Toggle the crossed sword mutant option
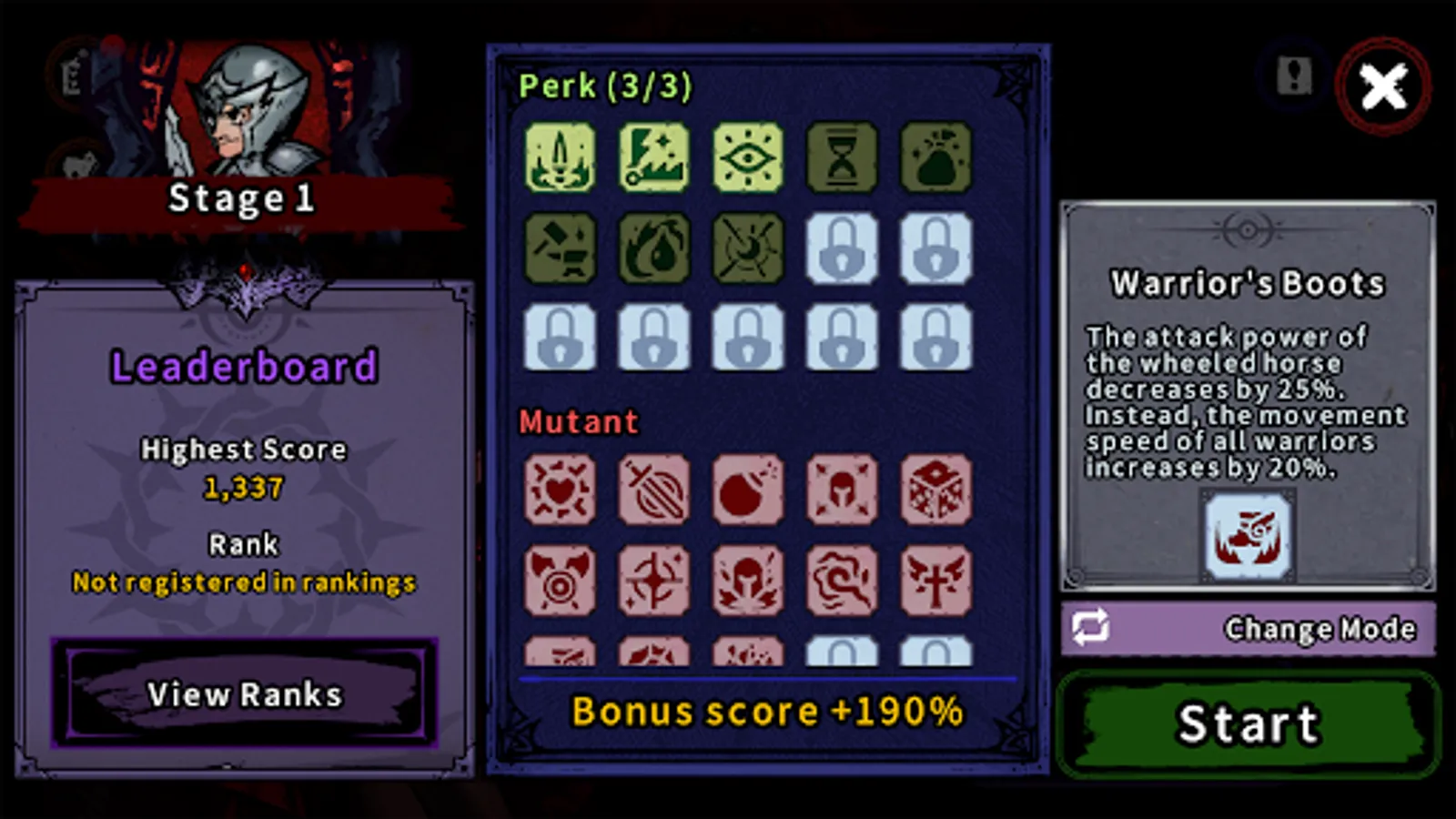The image size is (1456, 819). (x=654, y=491)
